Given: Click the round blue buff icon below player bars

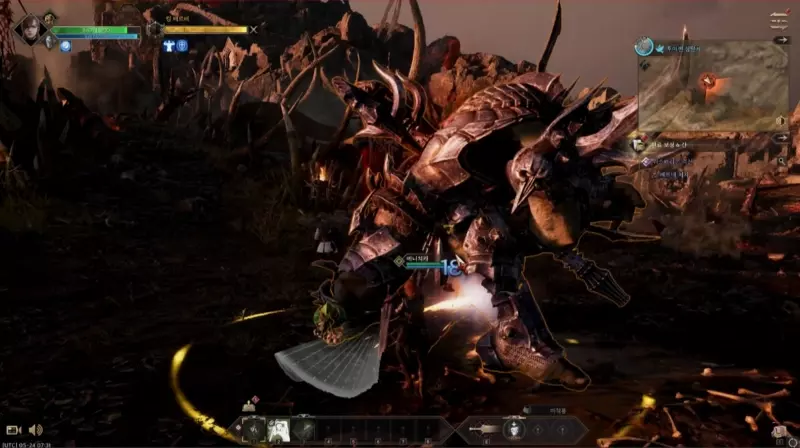Looking at the screenshot, I should 64,46.
